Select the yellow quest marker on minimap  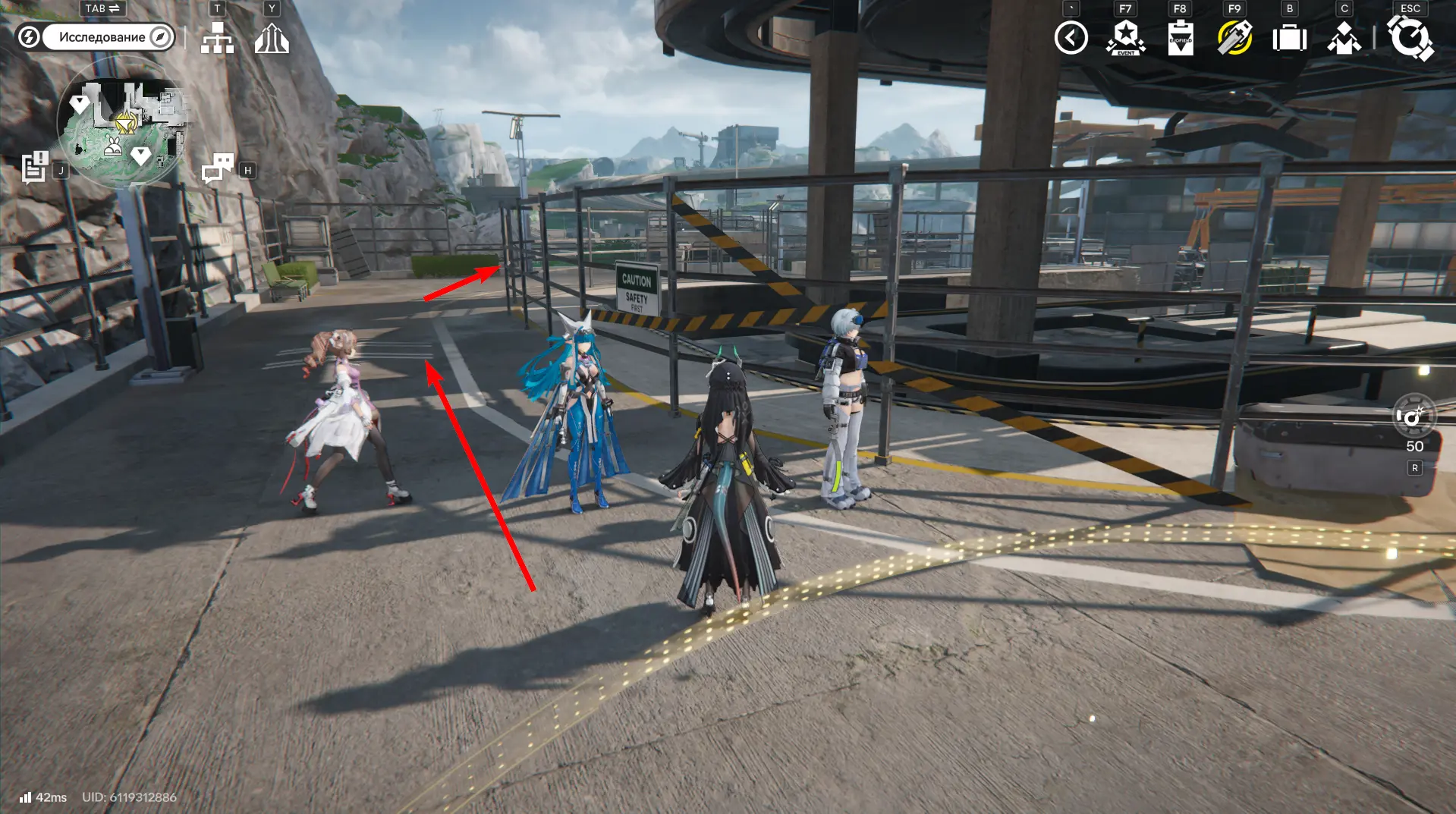point(126,122)
